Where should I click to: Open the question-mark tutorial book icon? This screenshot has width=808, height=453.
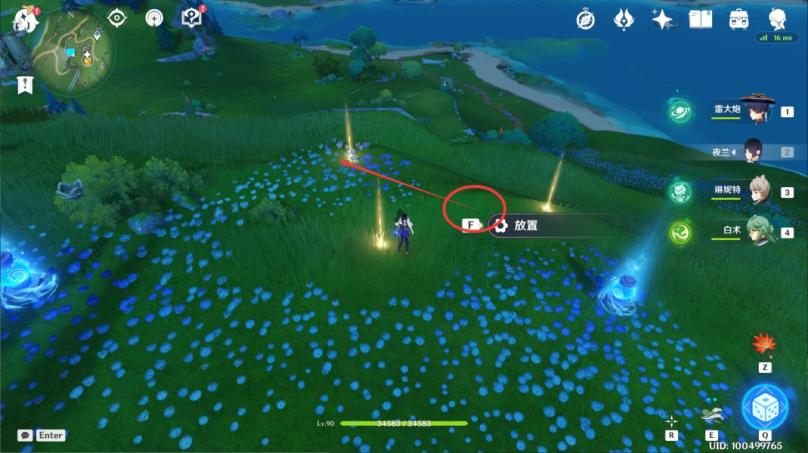[x=192, y=17]
